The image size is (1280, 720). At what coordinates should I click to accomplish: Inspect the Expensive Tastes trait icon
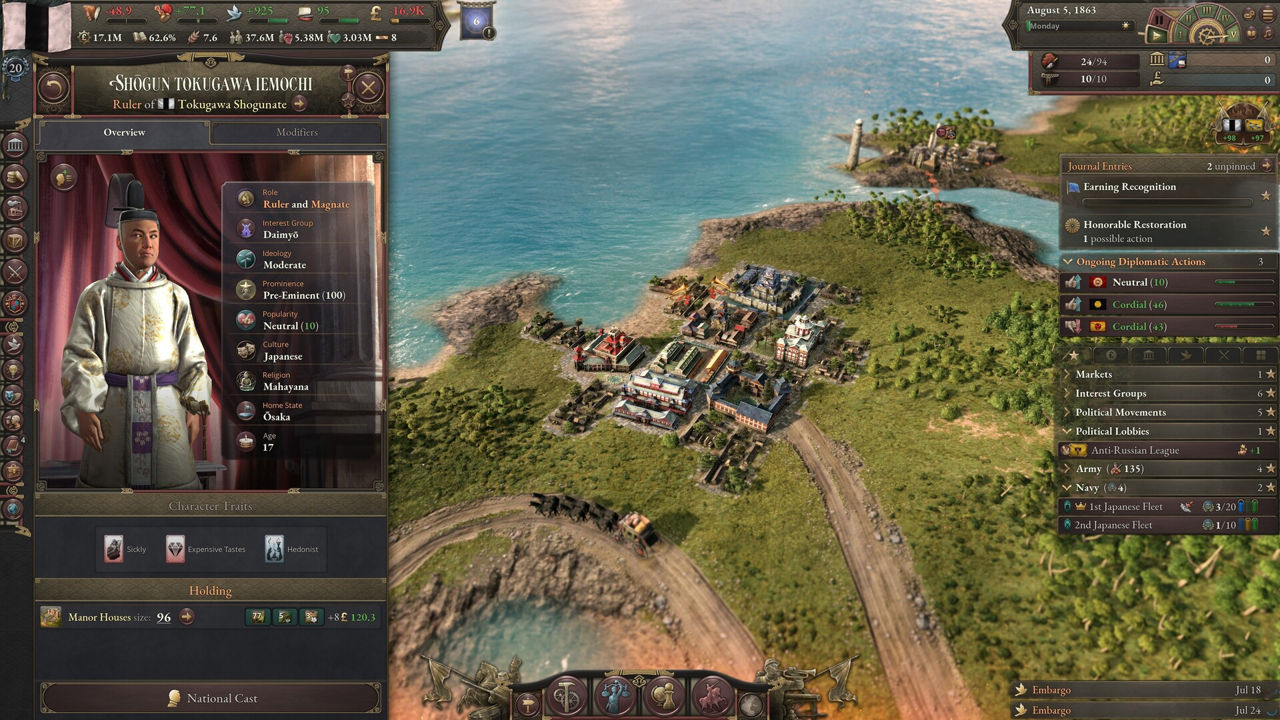pos(175,548)
